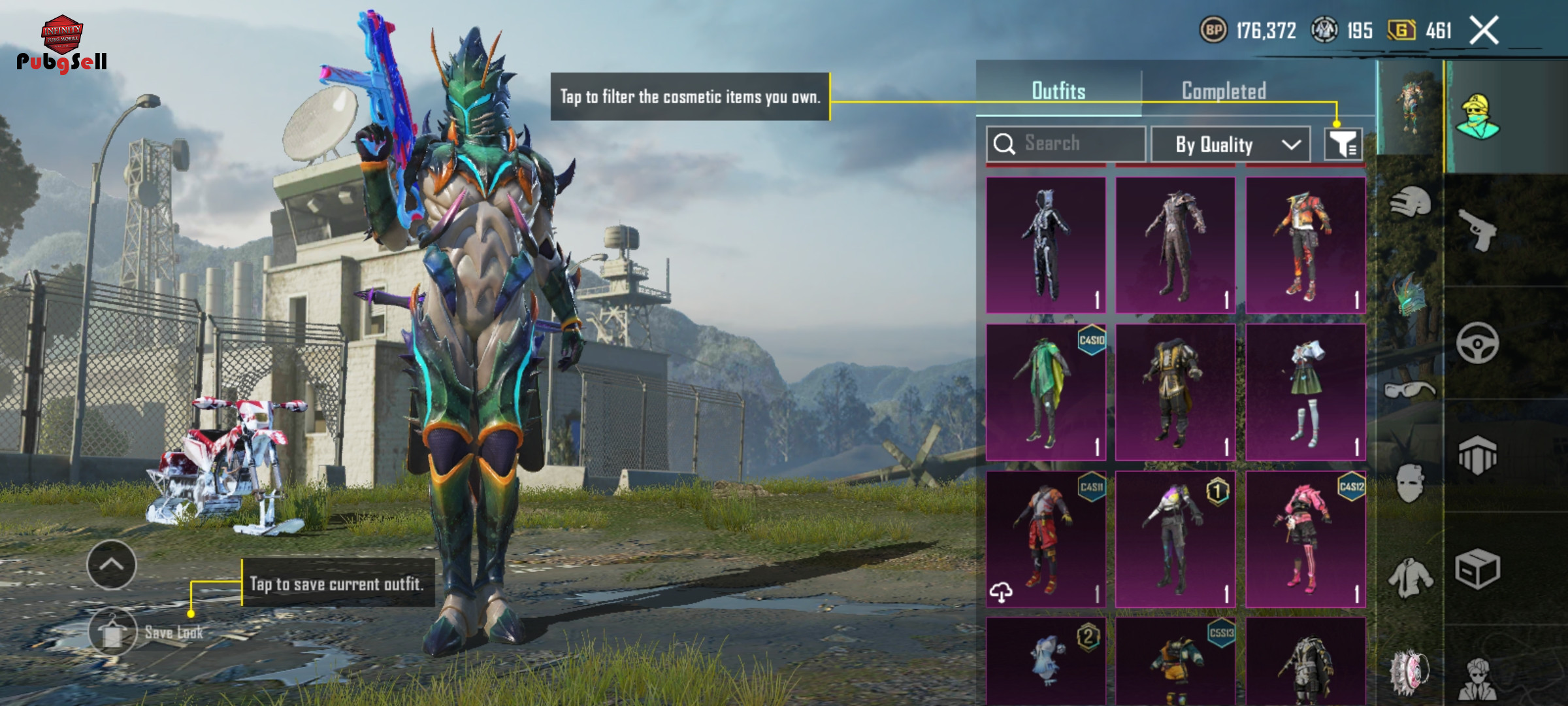
Task: Open the pistol weapon skins category
Action: click(1478, 230)
